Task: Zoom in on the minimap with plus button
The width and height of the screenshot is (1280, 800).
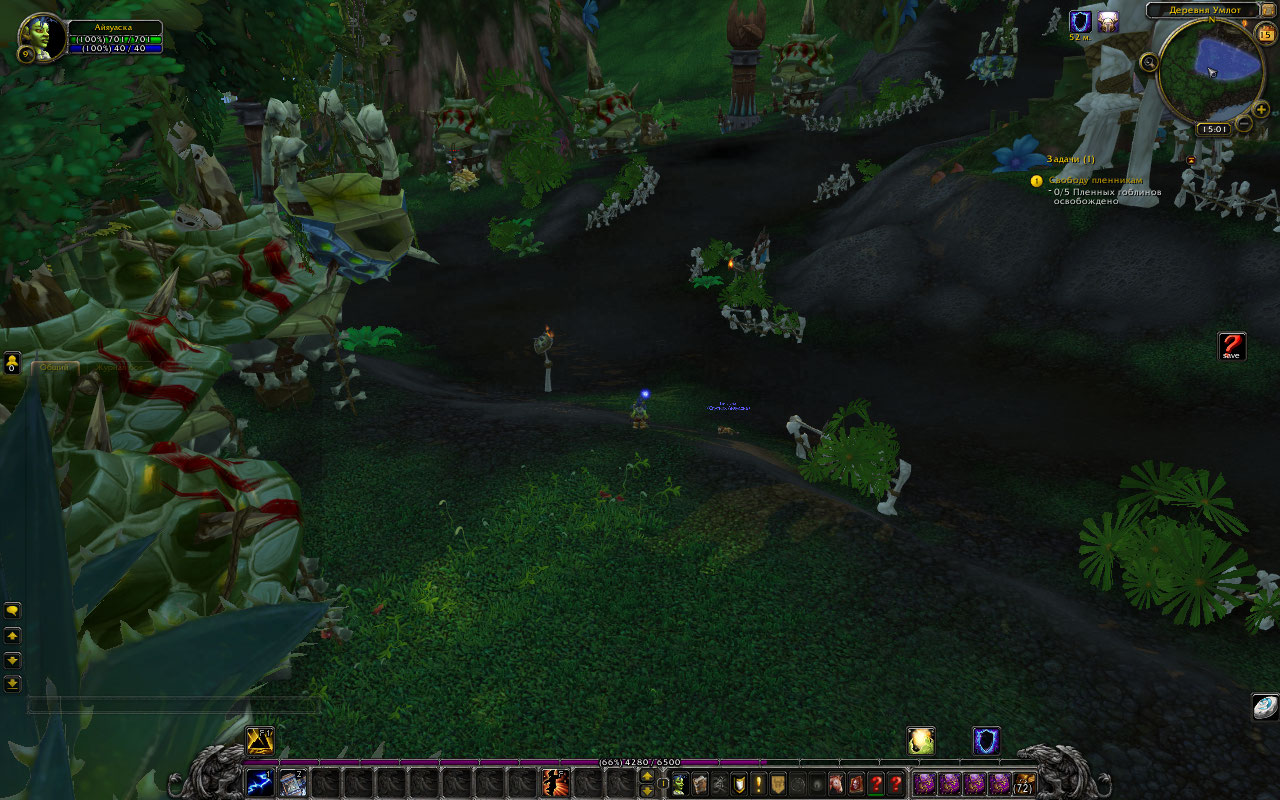Action: coord(1260,109)
